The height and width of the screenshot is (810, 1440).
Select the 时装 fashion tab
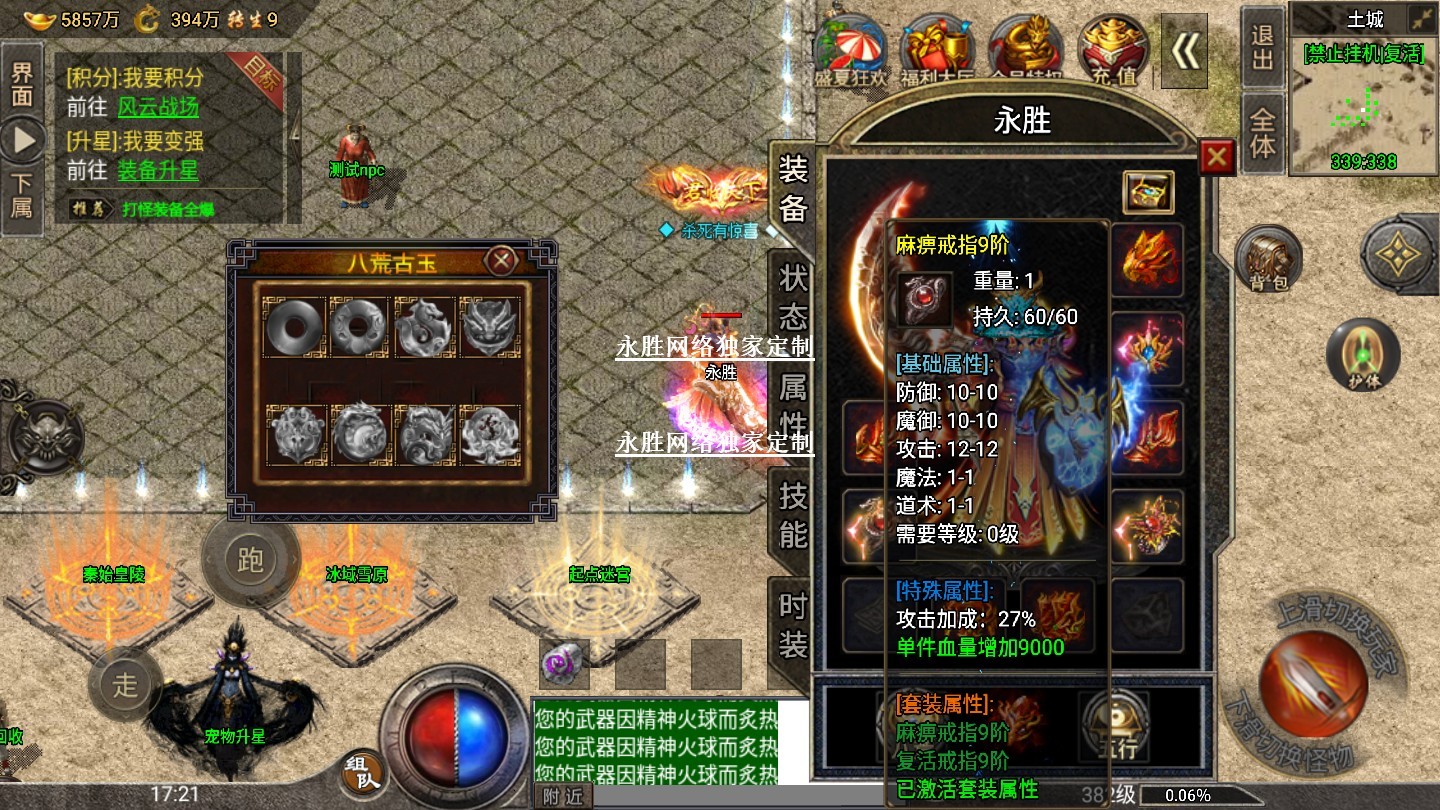(792, 624)
